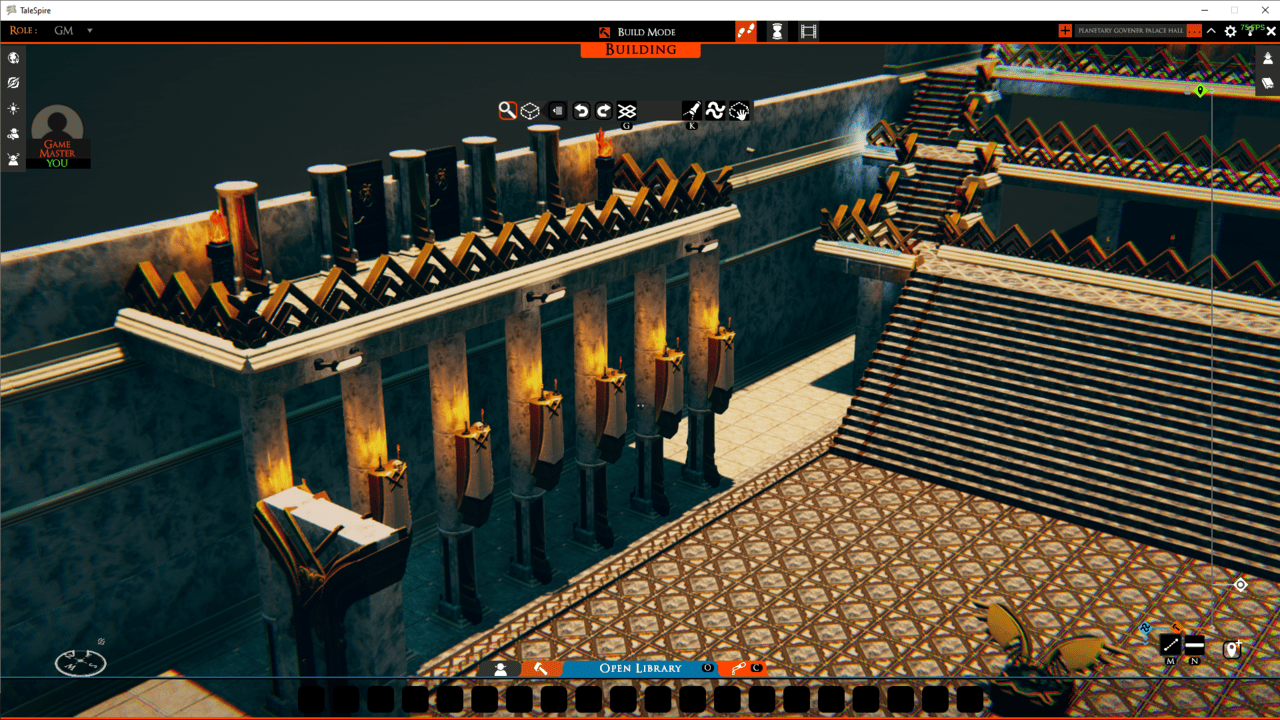The height and width of the screenshot is (720, 1280).
Task: Activate the grab hand tool
Action: point(739,111)
